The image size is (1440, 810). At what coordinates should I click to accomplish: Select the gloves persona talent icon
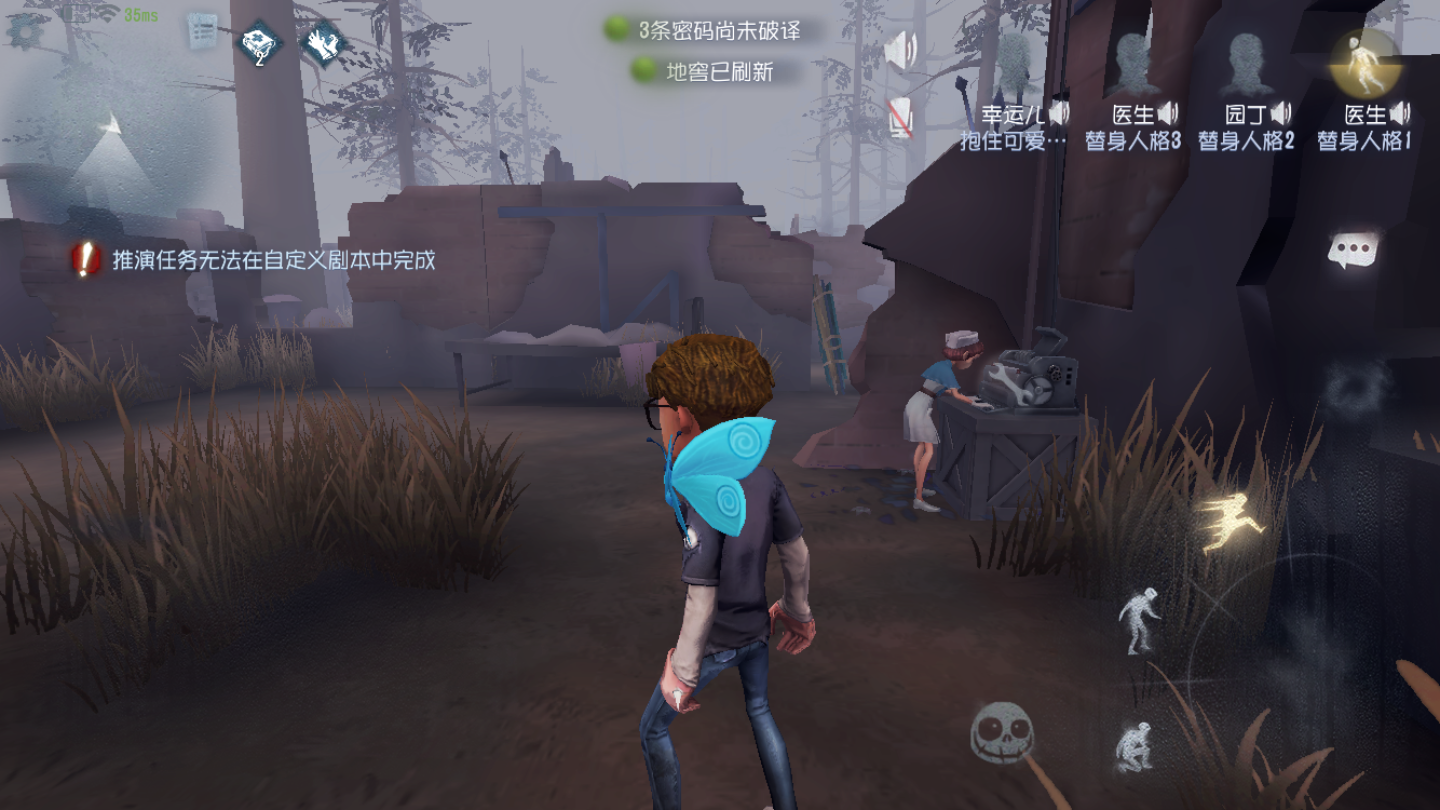323,43
